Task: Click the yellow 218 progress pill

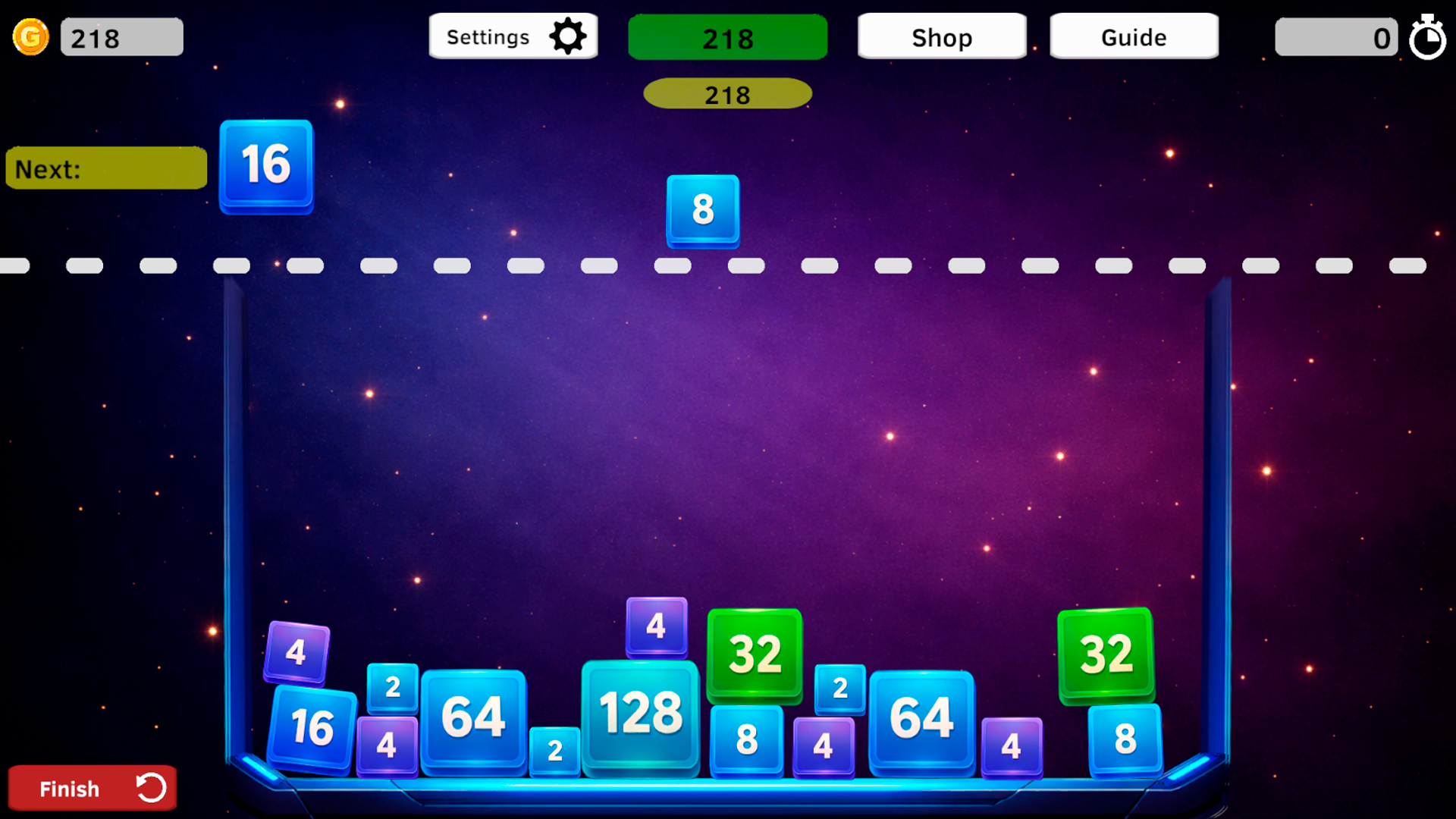Action: pyautogui.click(x=726, y=93)
